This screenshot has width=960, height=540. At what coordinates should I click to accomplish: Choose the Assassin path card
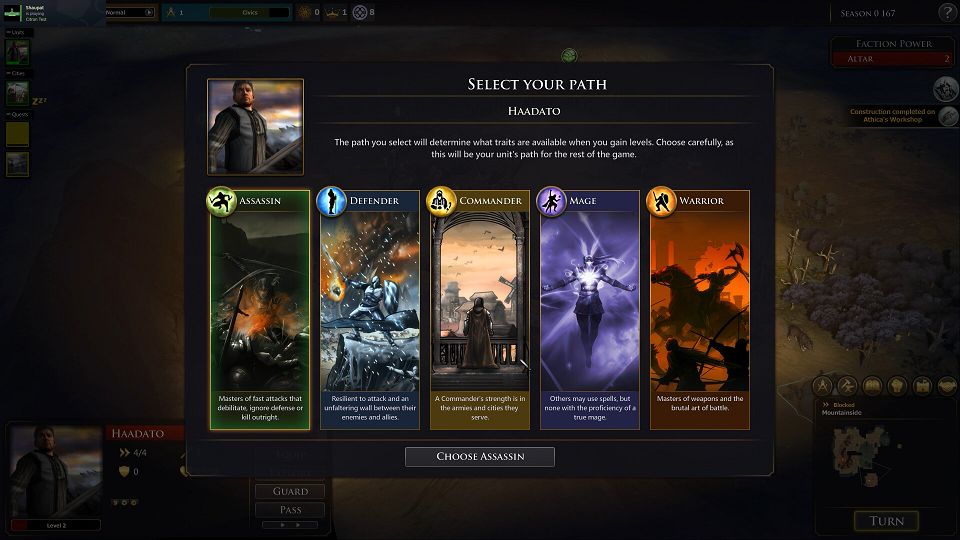(x=259, y=310)
